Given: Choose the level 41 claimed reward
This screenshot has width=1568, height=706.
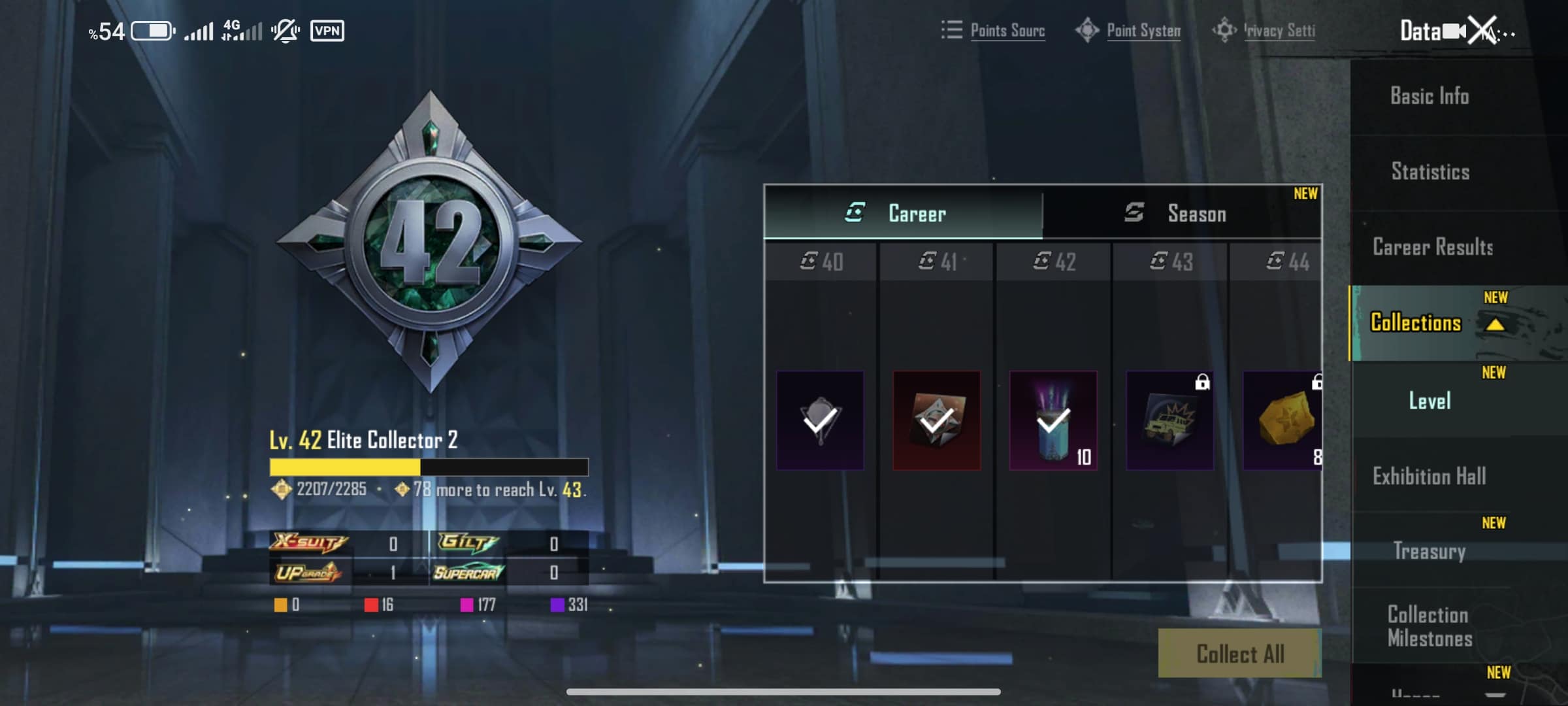Looking at the screenshot, I should [x=936, y=420].
